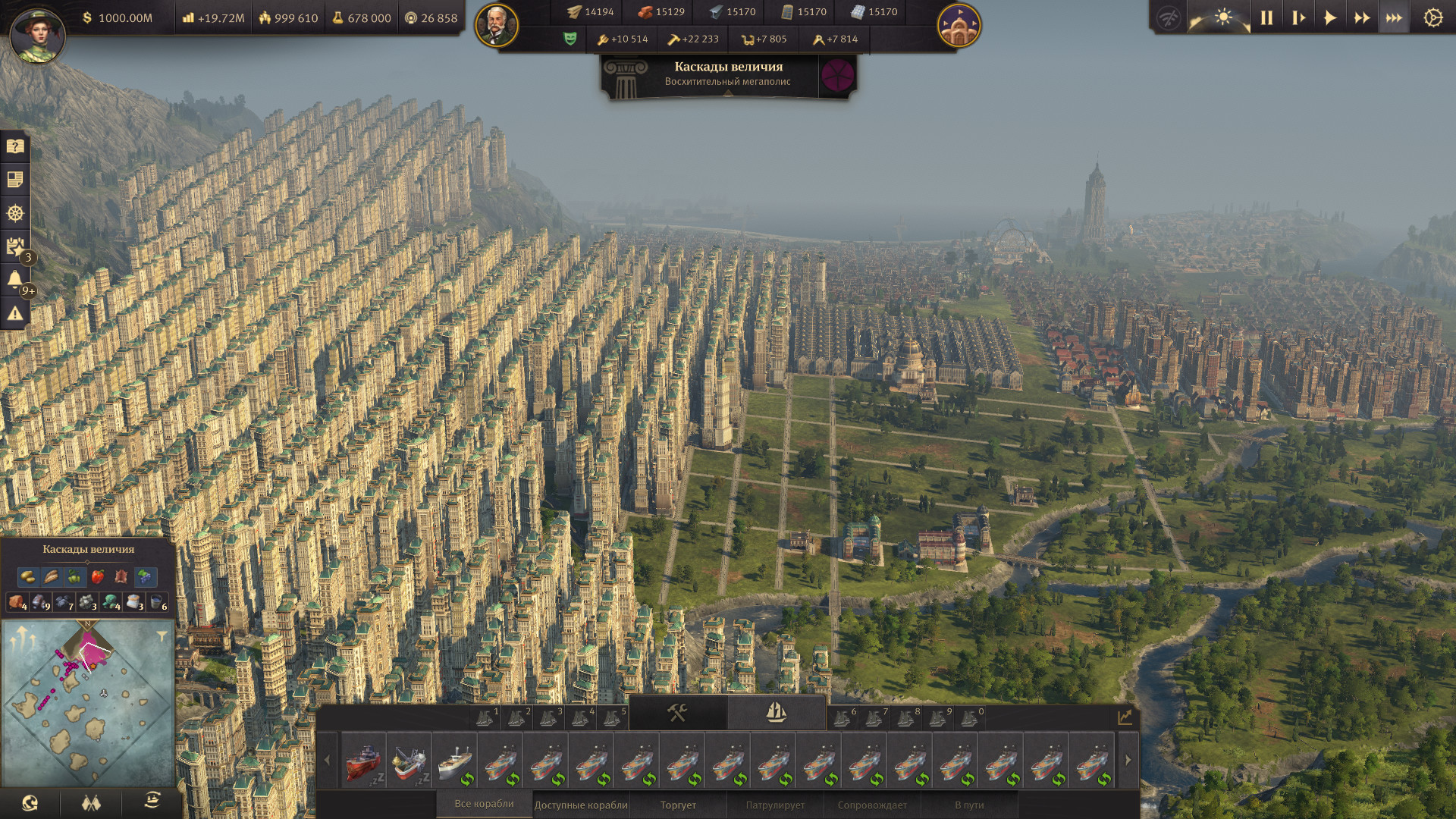1456x819 pixels.
Task: Open the statistics chart button
Action: 1125,716
